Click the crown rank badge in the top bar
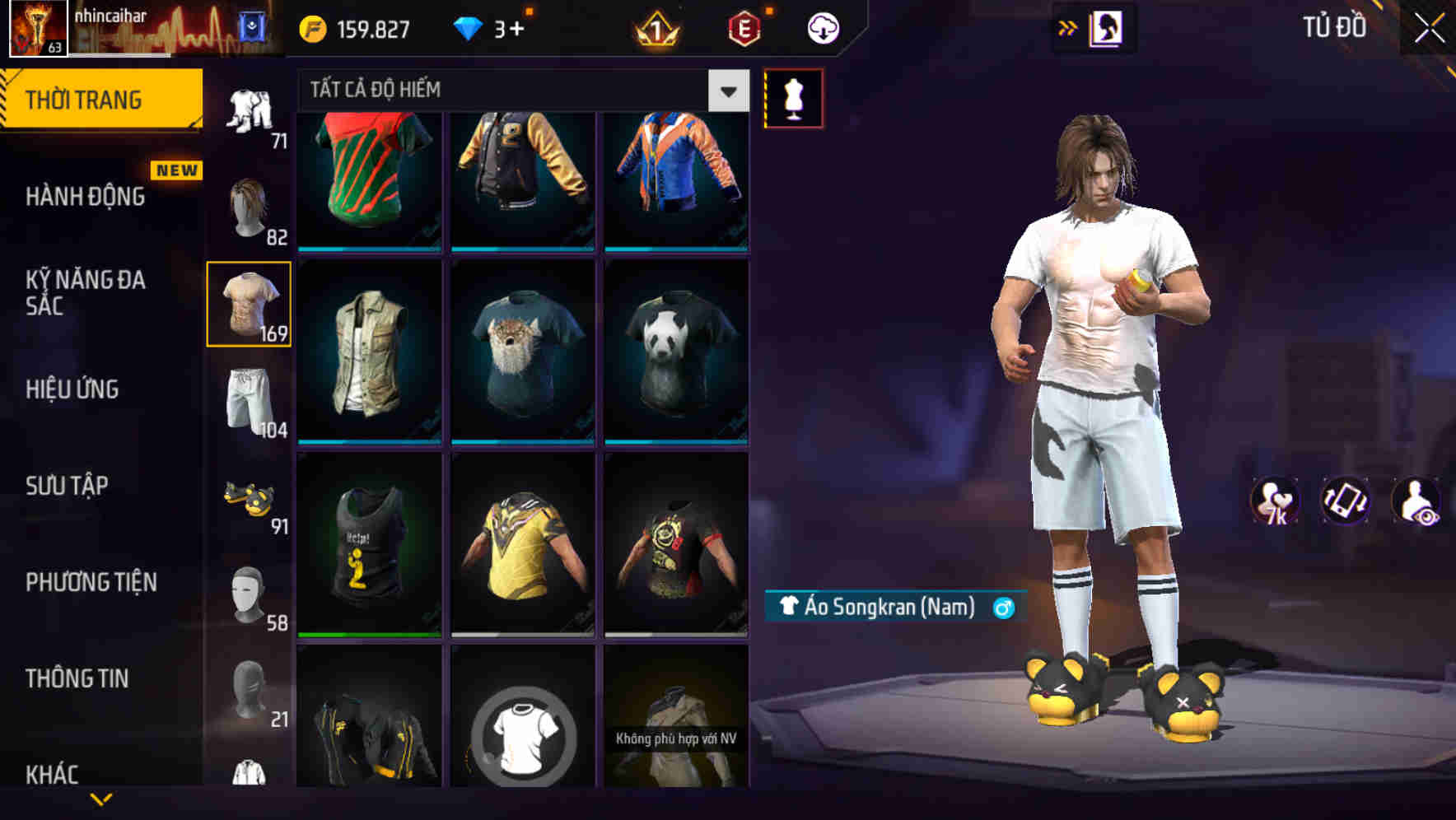1456x820 pixels. tap(655, 26)
